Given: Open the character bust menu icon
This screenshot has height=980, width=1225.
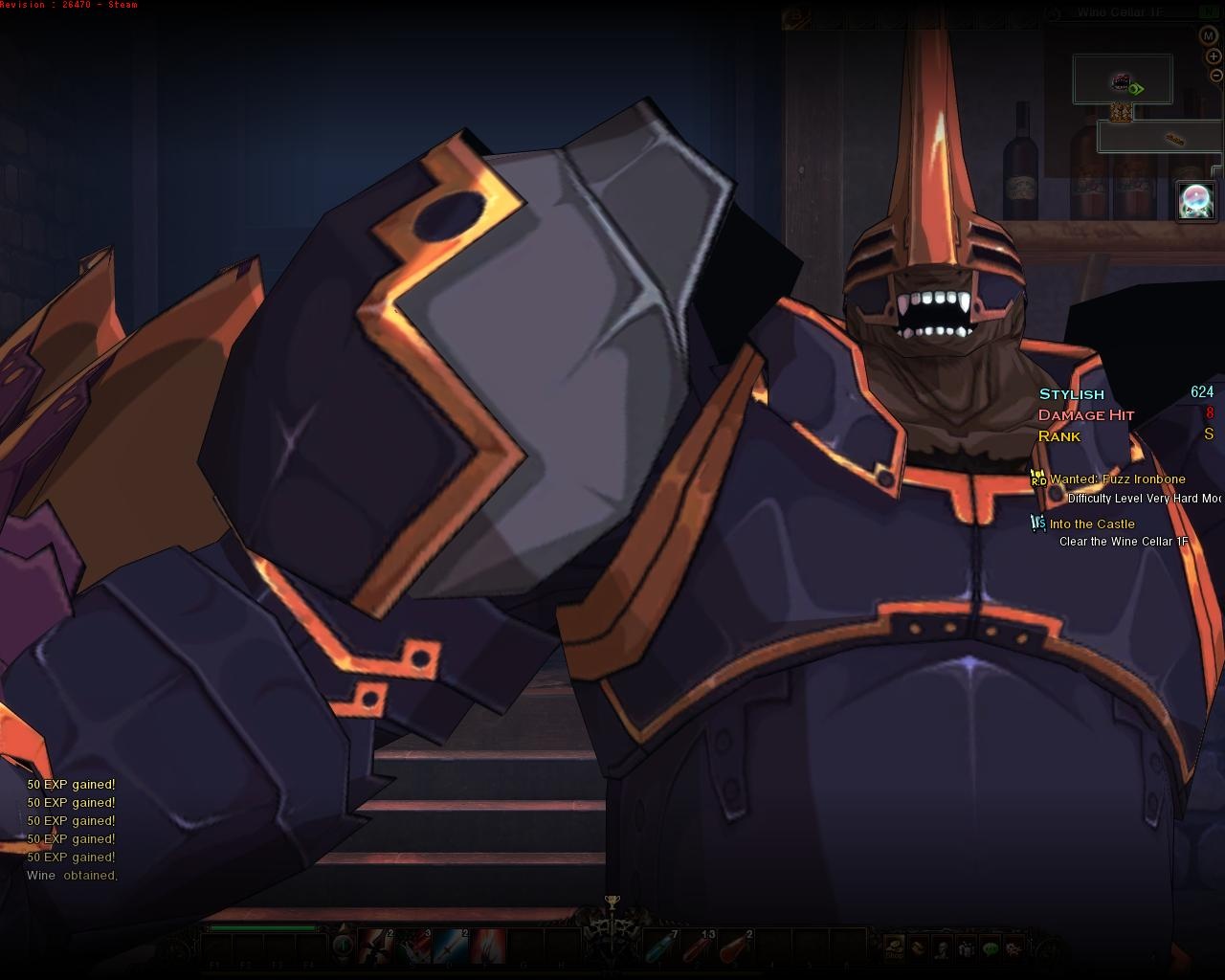Looking at the screenshot, I should (x=943, y=947).
